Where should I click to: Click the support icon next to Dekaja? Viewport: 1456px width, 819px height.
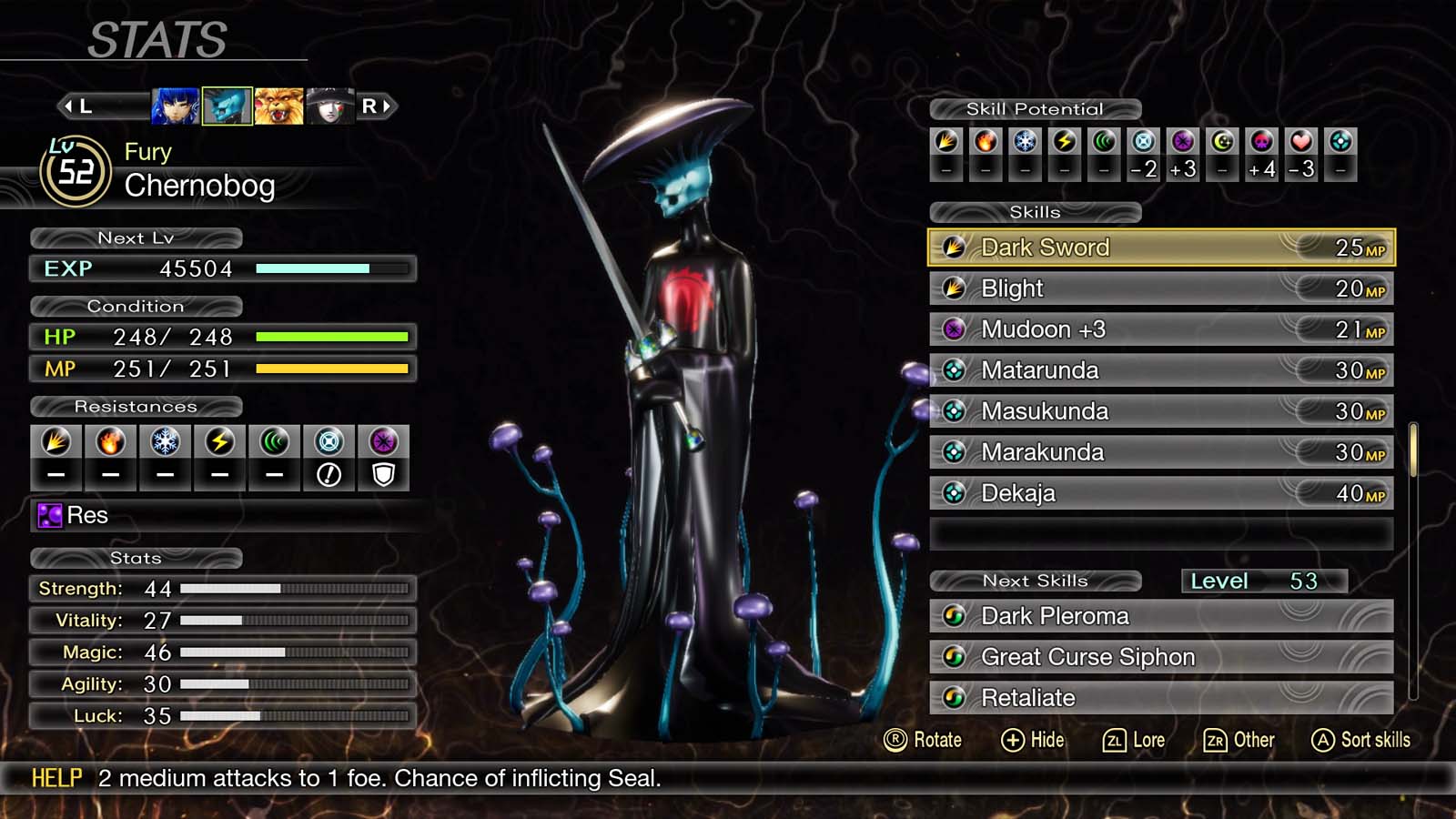click(954, 493)
